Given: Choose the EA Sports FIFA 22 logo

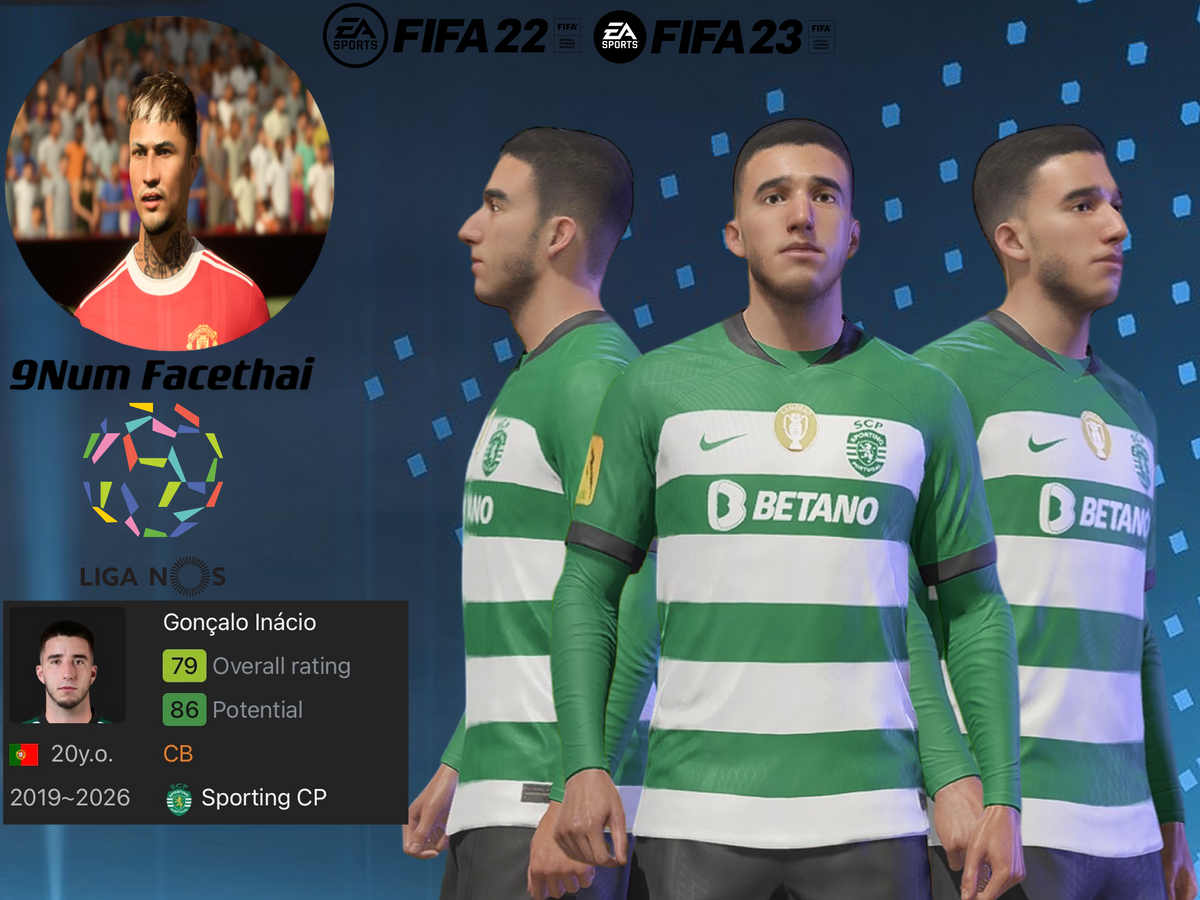Looking at the screenshot, I should point(451,38).
